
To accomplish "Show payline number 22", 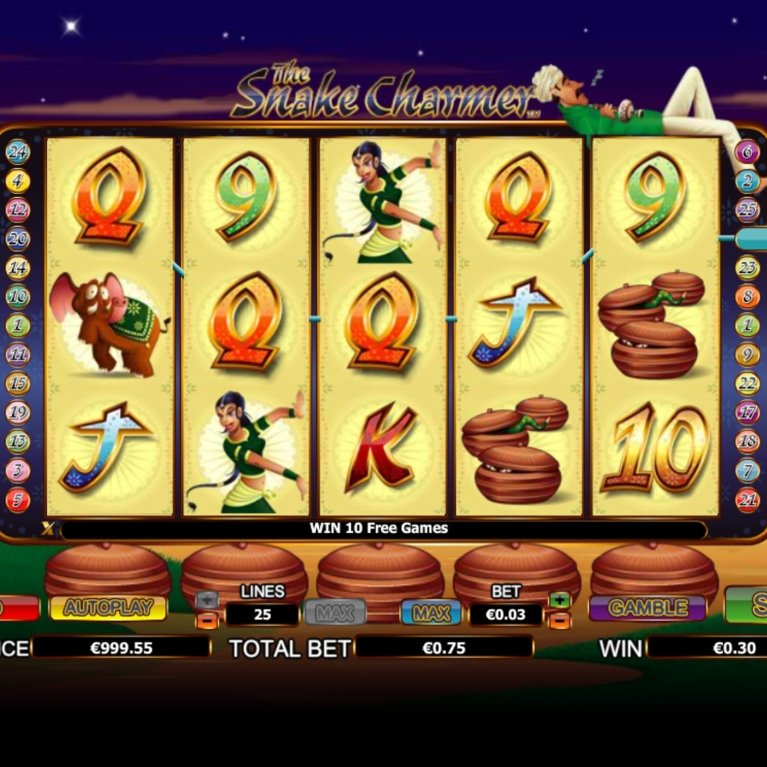I will pyautogui.click(x=747, y=384).
